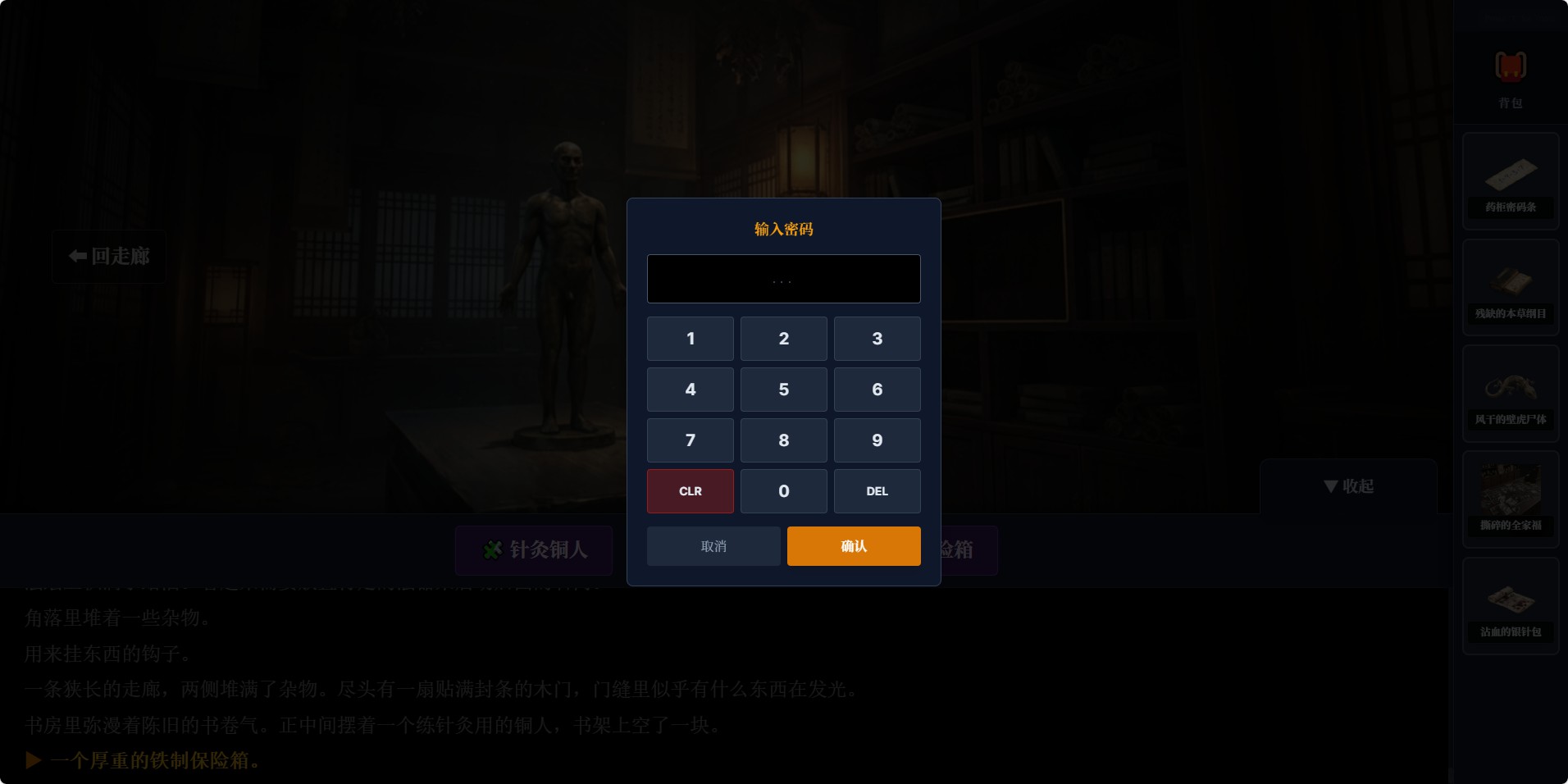This screenshot has height=784, width=1568.
Task: Click the 回走廊 back arrow icon
Action: click(75, 257)
